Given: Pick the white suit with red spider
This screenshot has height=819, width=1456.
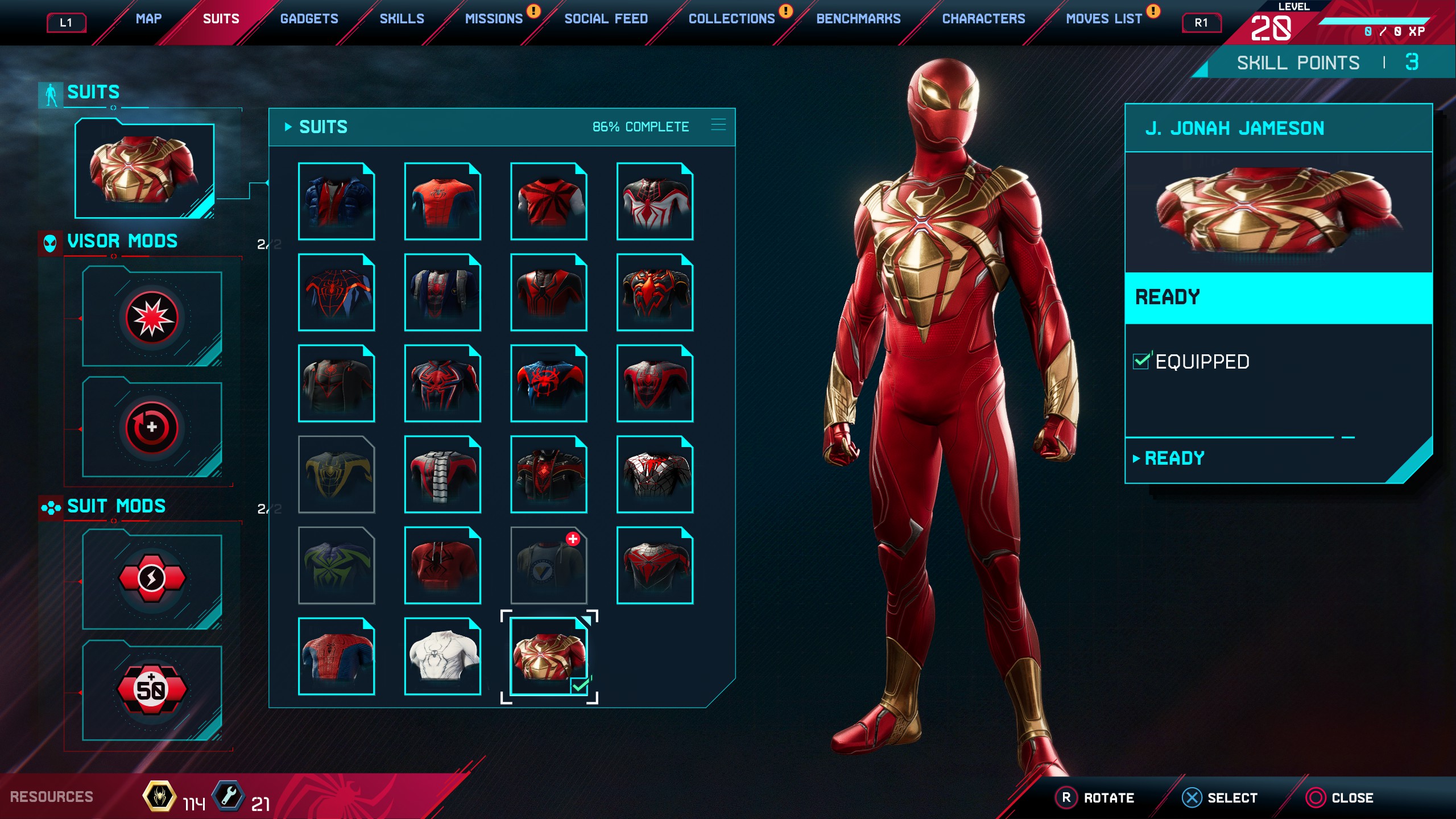Looking at the screenshot, I should tap(655, 201).
